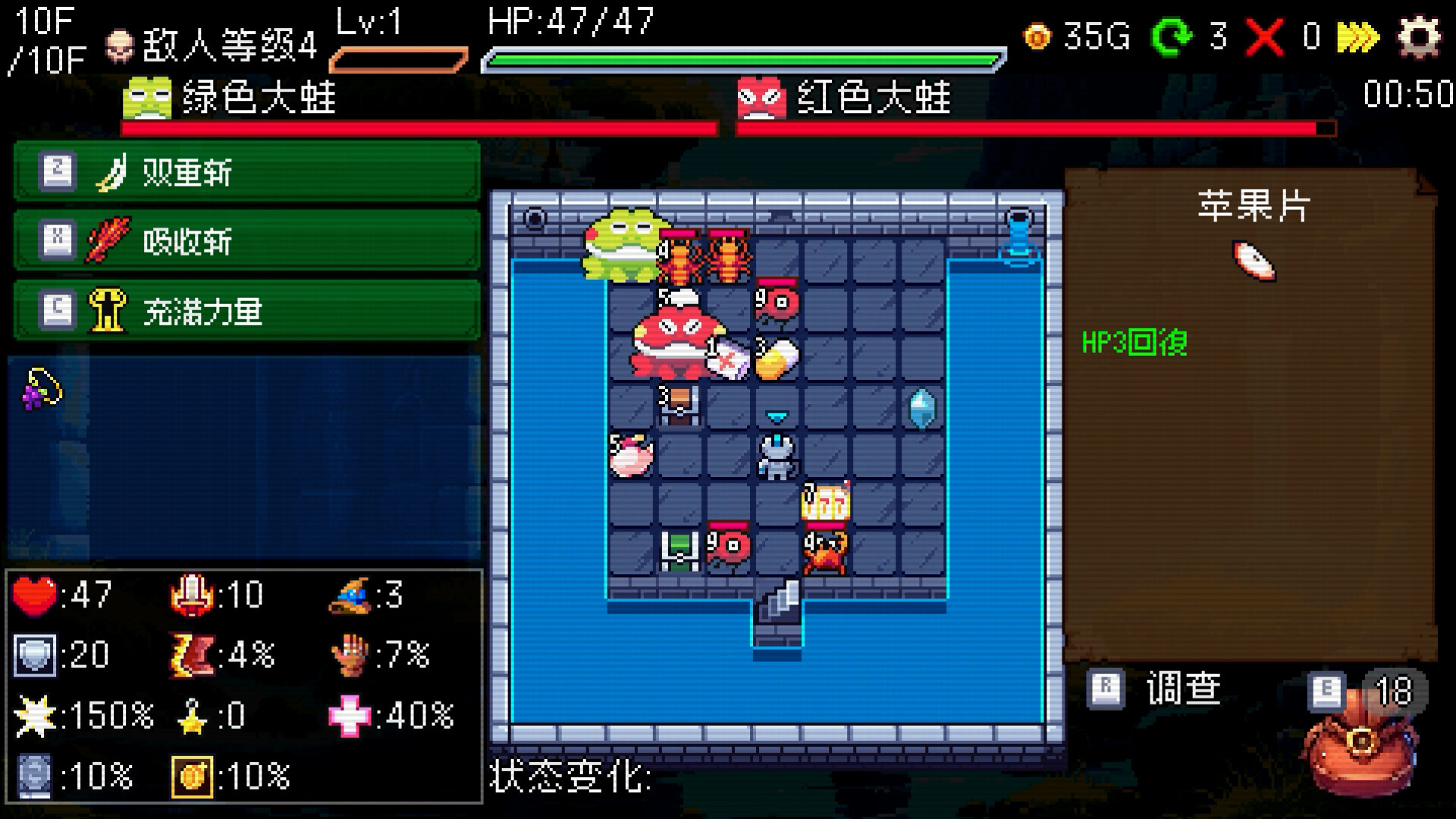
Task: Open the settings gear icon
Action: [1422, 35]
